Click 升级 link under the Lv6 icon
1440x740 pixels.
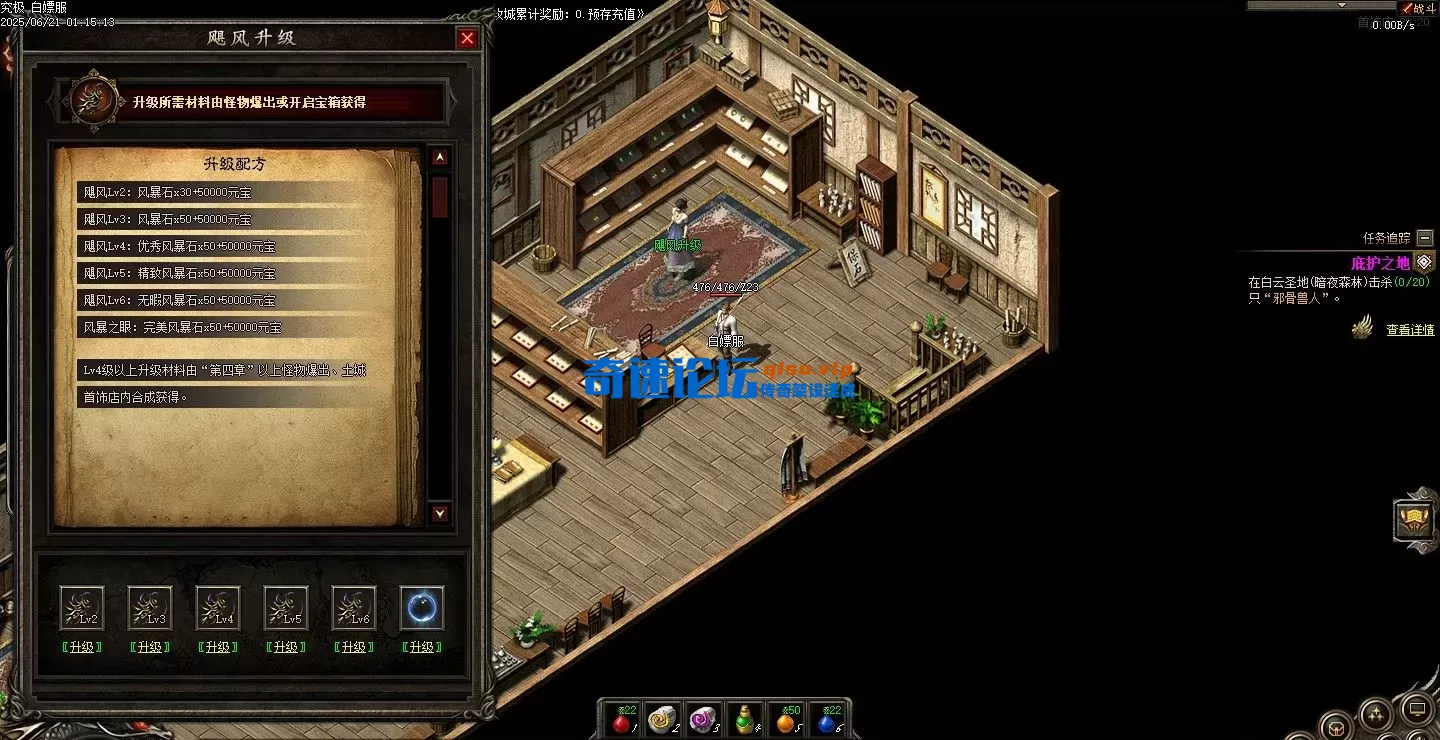(x=354, y=647)
